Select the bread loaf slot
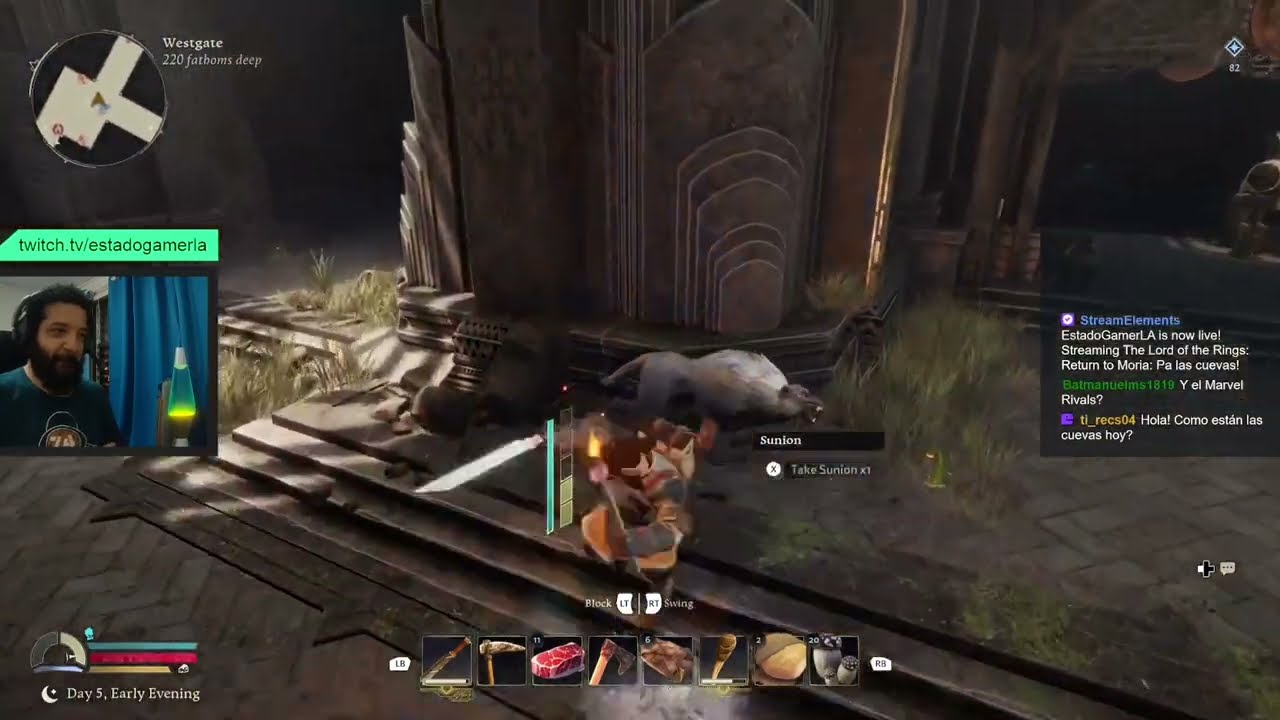The width and height of the screenshot is (1280, 720). 778,661
